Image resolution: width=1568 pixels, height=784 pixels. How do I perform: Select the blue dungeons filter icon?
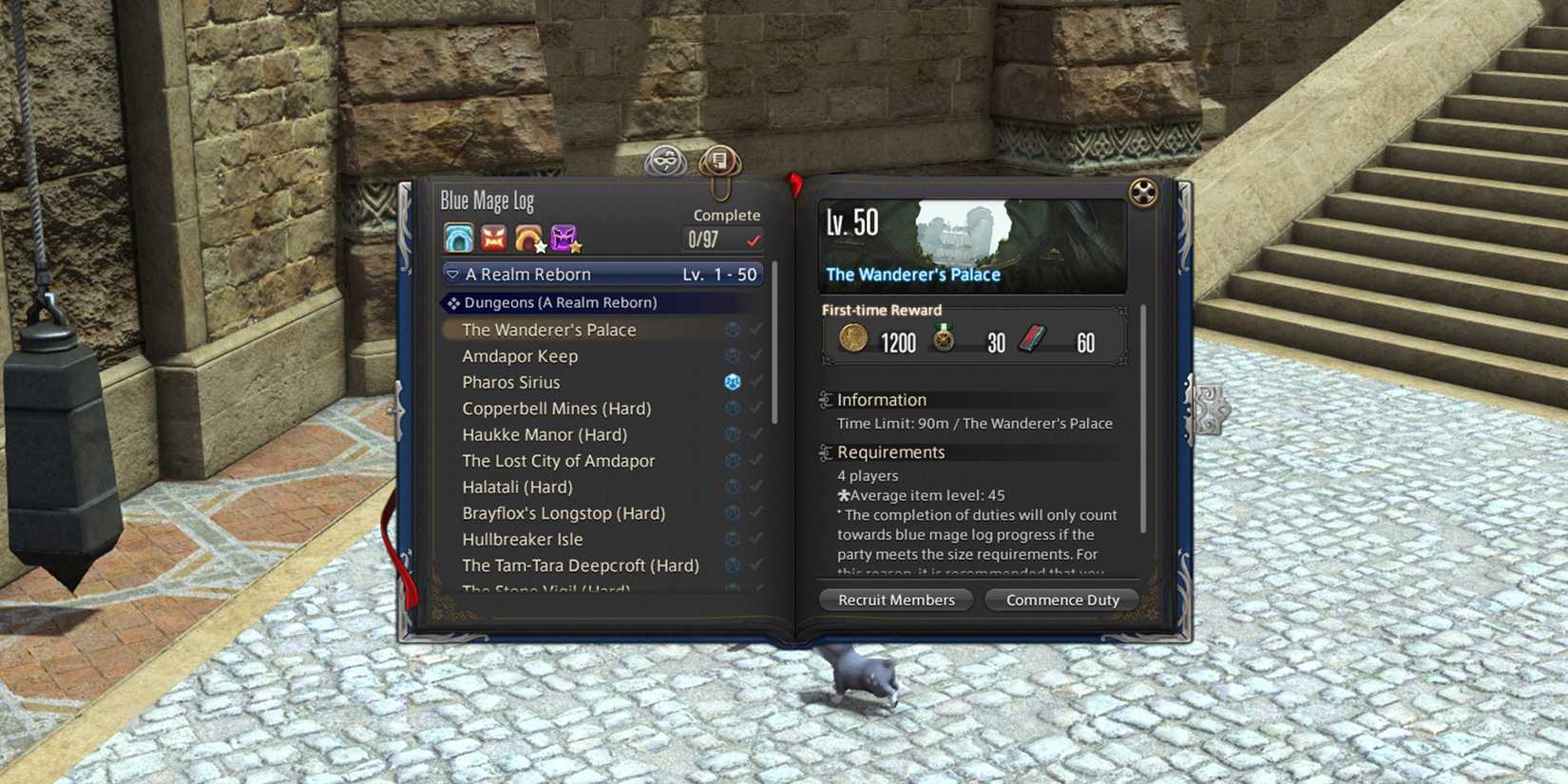458,237
